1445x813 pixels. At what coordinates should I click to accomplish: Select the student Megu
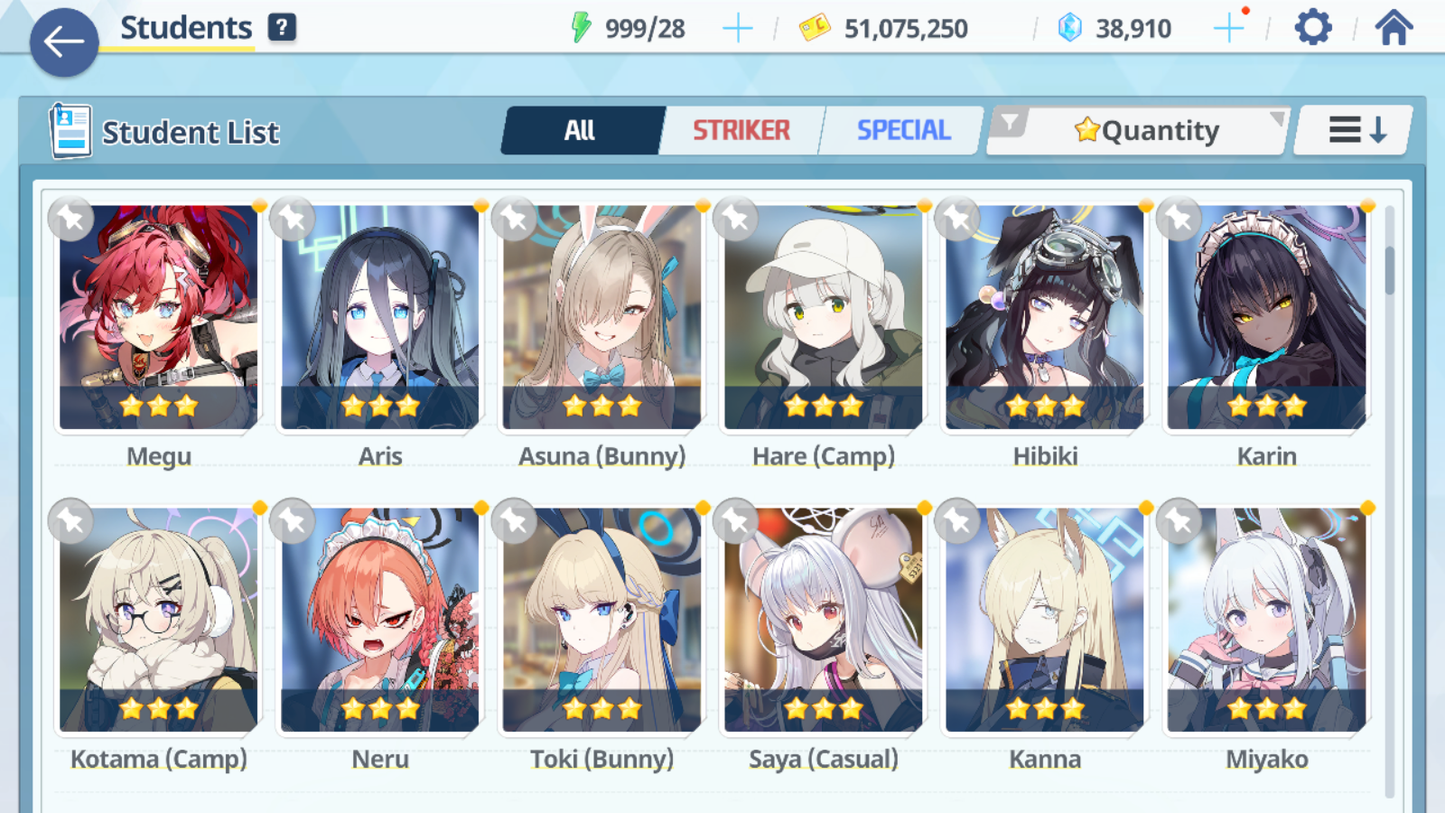(159, 318)
